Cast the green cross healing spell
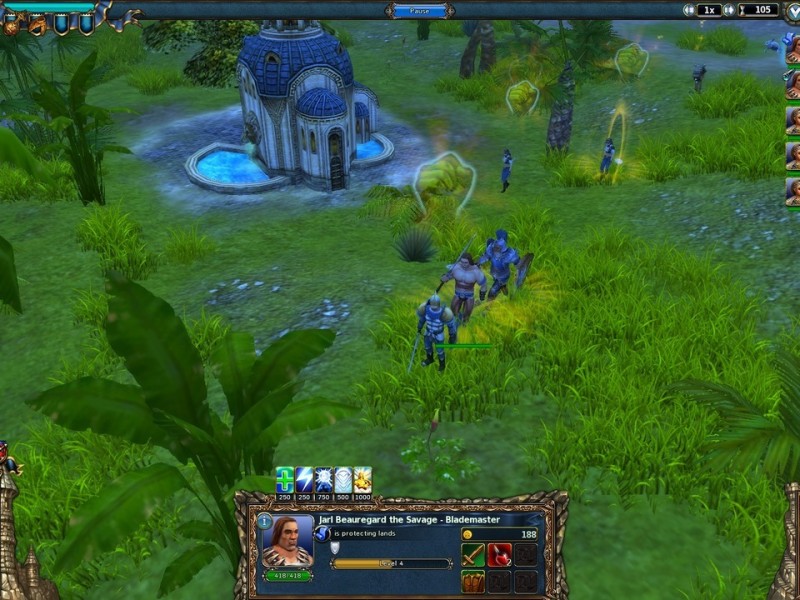Image resolution: width=800 pixels, height=600 pixels. (x=285, y=479)
